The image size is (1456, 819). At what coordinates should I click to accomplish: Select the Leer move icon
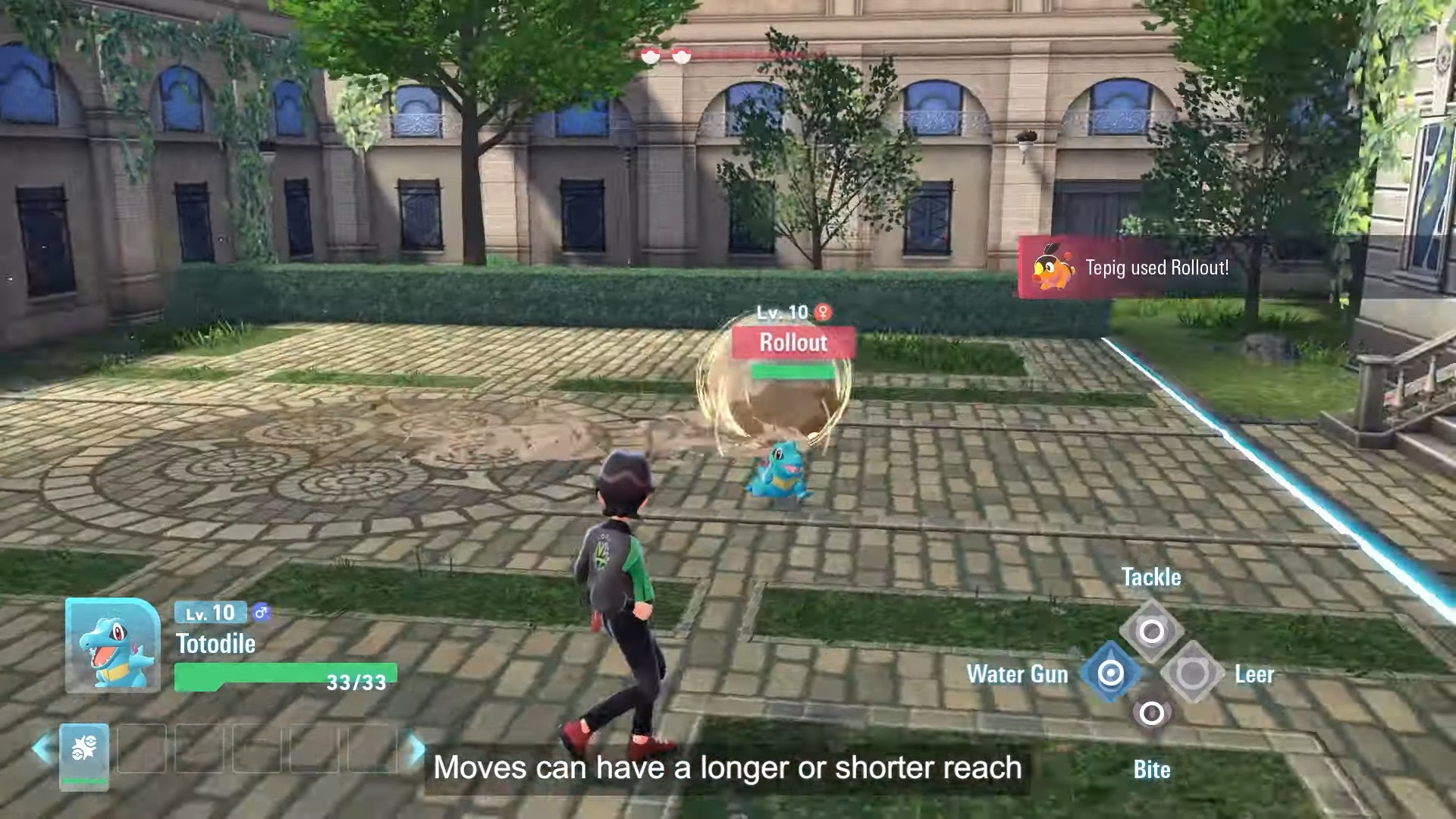pos(1193,673)
